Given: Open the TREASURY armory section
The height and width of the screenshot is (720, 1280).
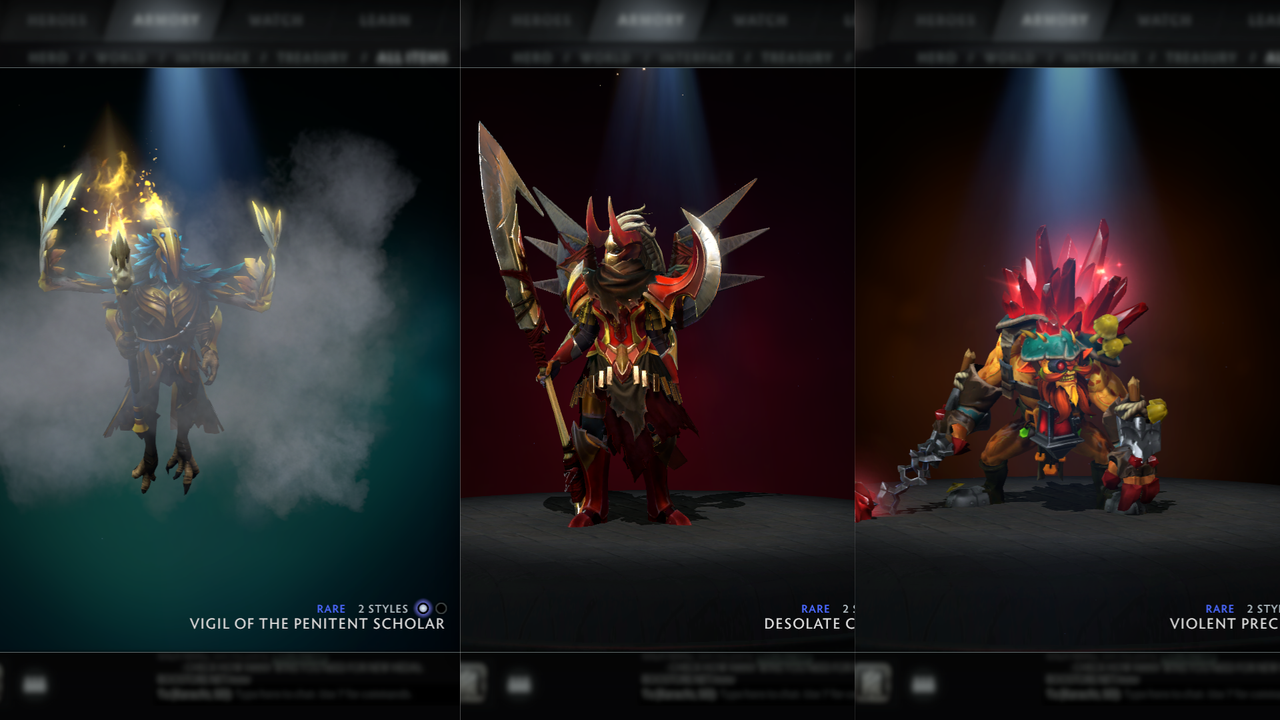Looking at the screenshot, I should pos(311,56).
